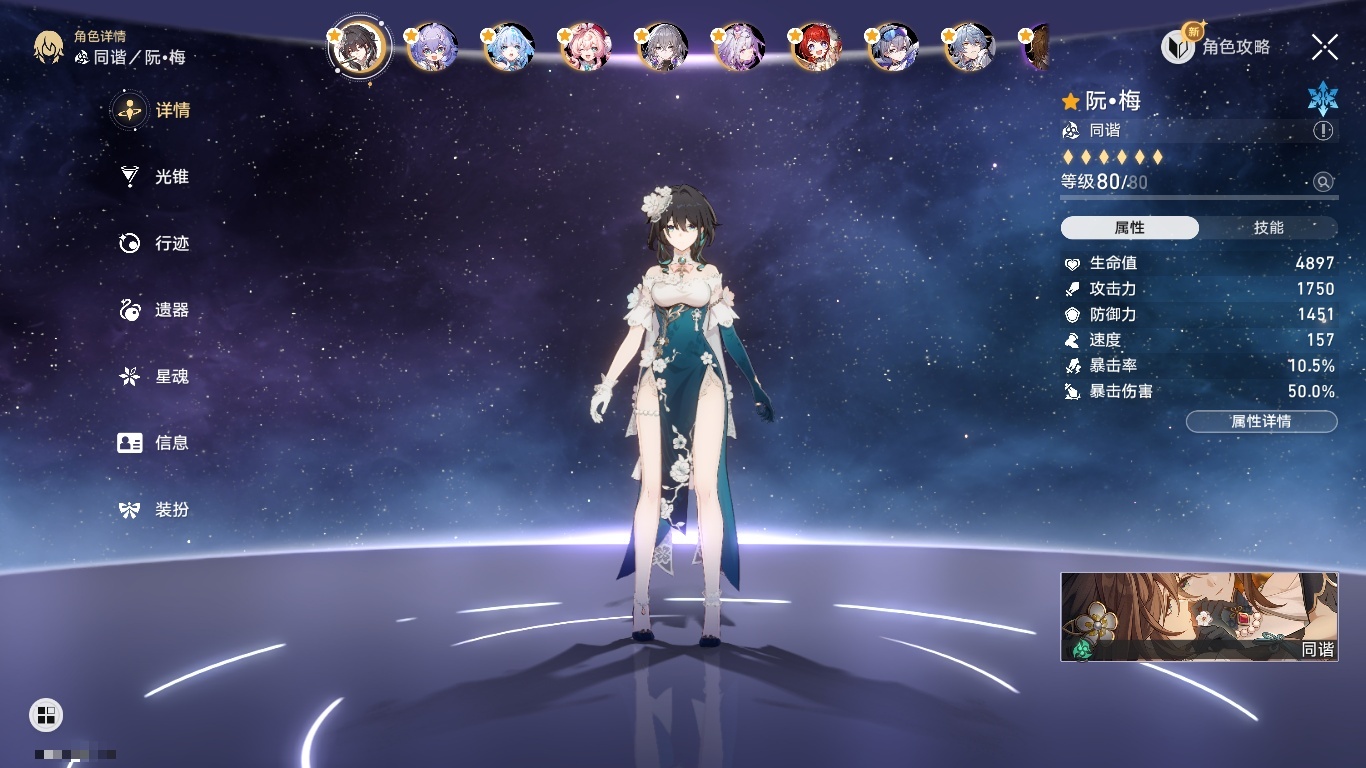This screenshot has height=768, width=1366.
Task: Click the magnifier icon beside the level
Action: 1323,182
